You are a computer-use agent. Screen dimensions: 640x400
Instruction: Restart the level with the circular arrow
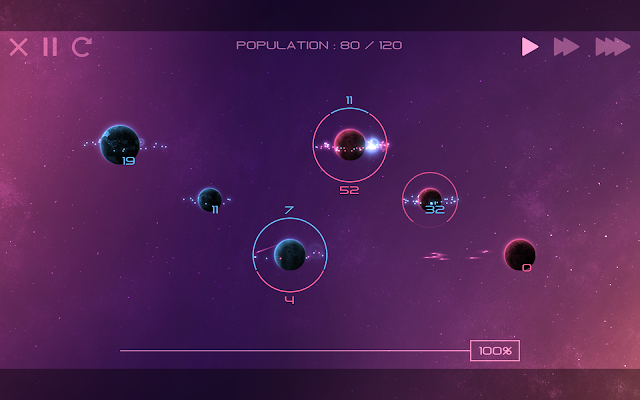(82, 46)
